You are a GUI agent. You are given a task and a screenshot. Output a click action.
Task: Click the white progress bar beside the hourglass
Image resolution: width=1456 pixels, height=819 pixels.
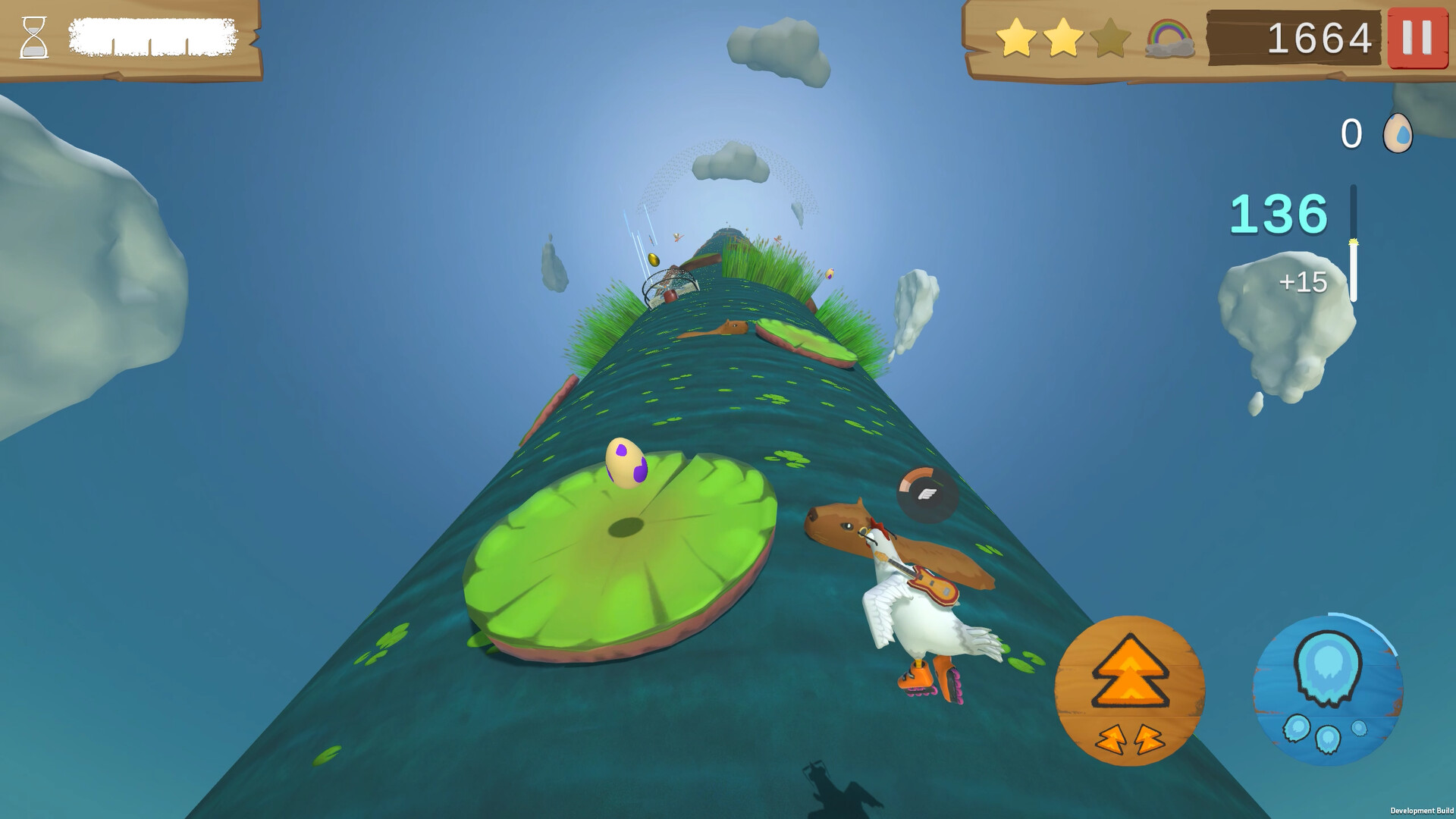(152, 34)
